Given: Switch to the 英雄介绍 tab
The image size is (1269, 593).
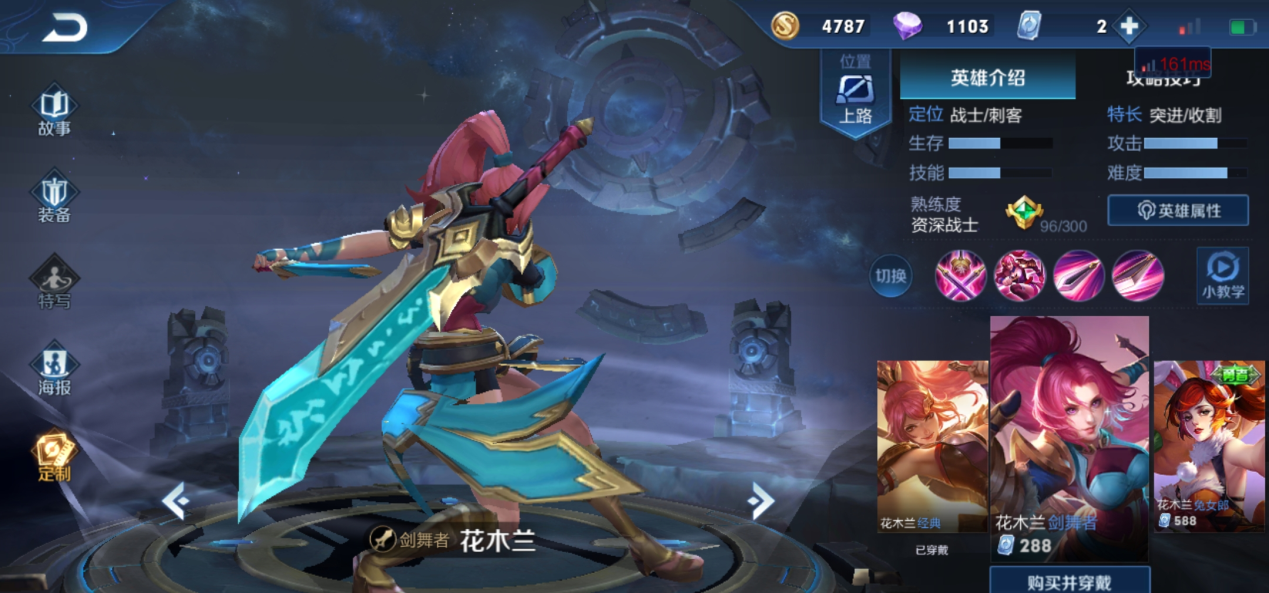Looking at the screenshot, I should pyautogui.click(x=987, y=78).
